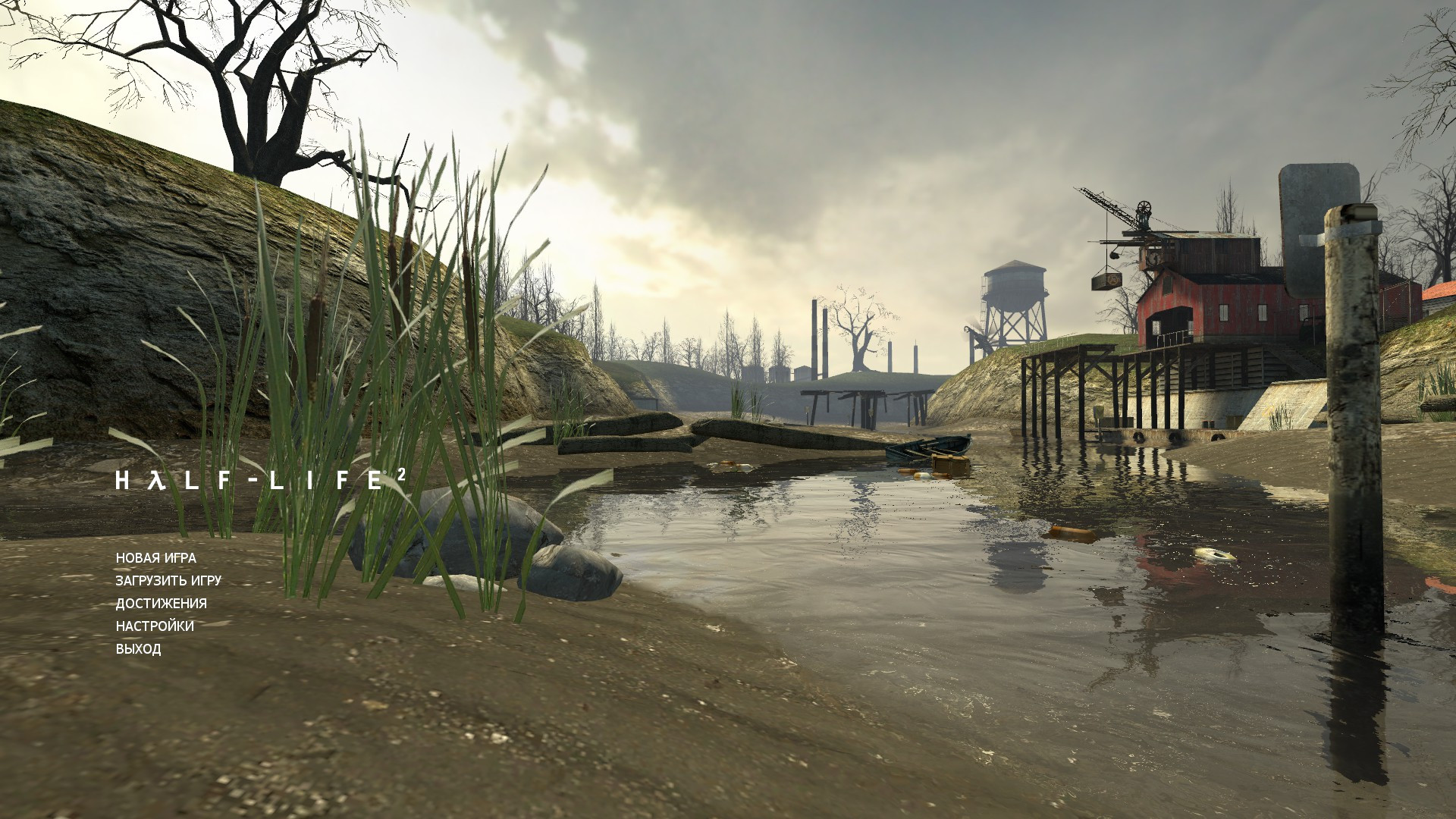Open the НАСТРОЙКИ options menu
The image size is (1456, 819).
154,626
